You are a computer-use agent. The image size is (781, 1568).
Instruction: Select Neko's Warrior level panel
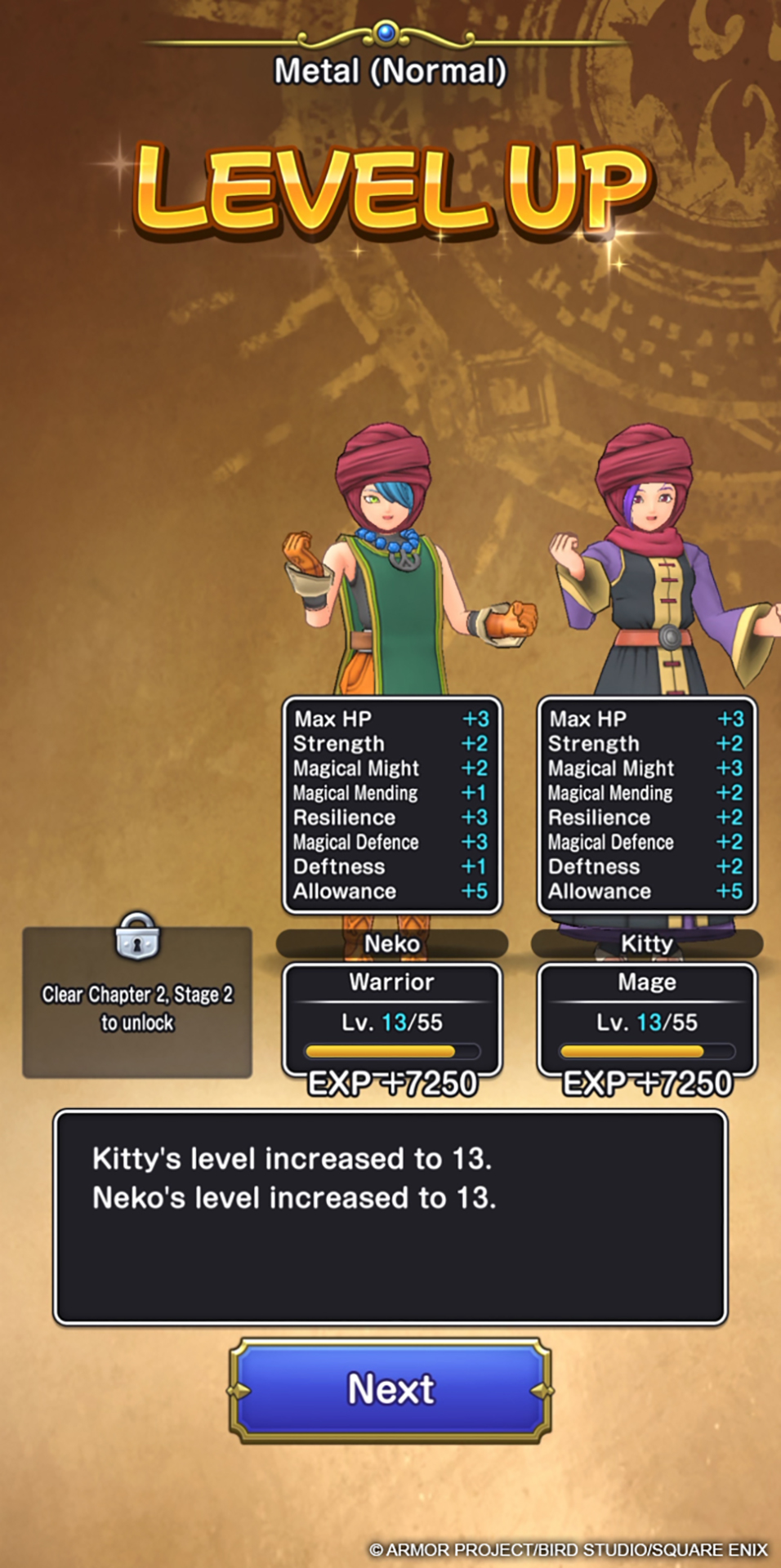click(x=391, y=1018)
